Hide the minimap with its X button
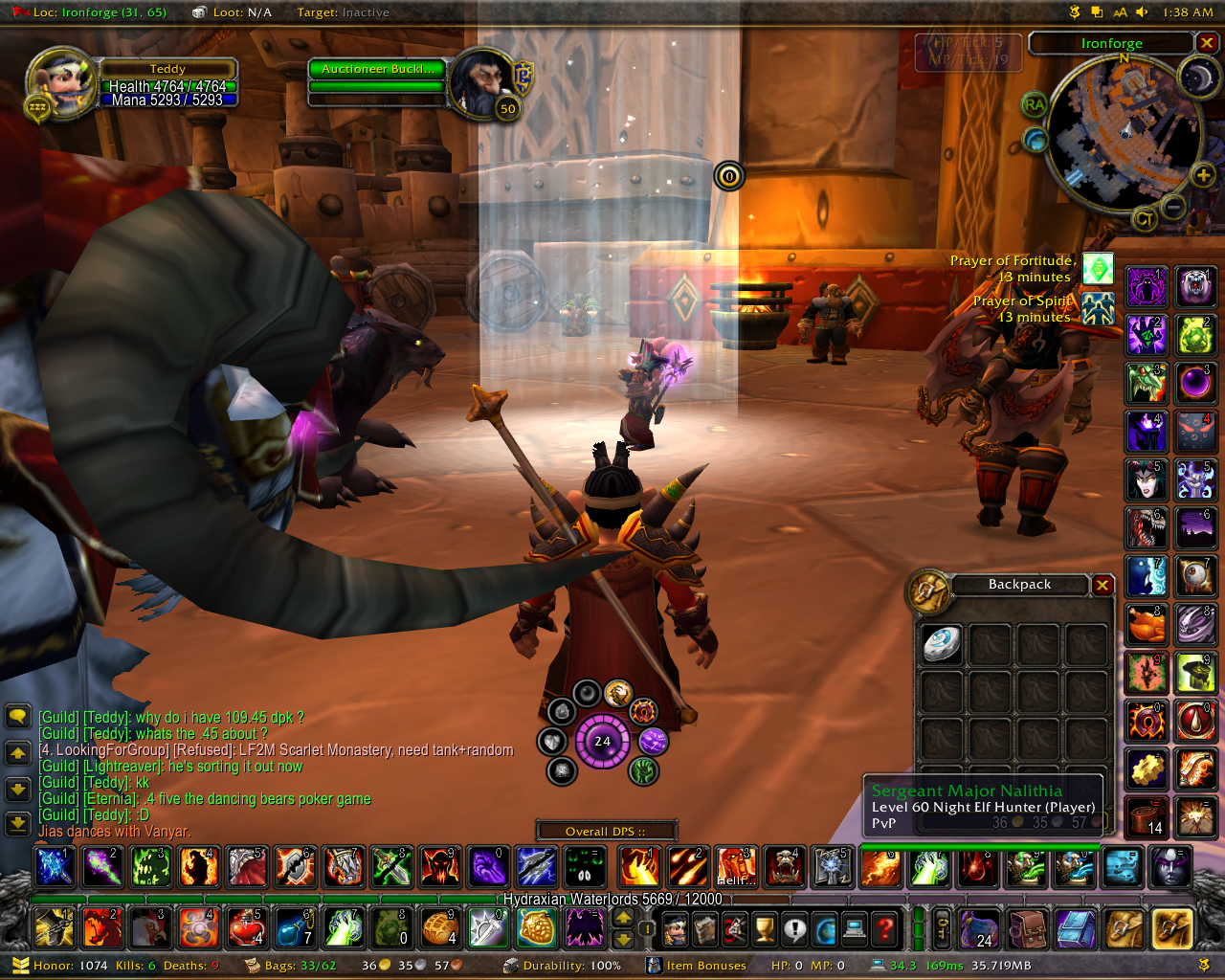This screenshot has width=1225, height=980. click(x=1207, y=43)
